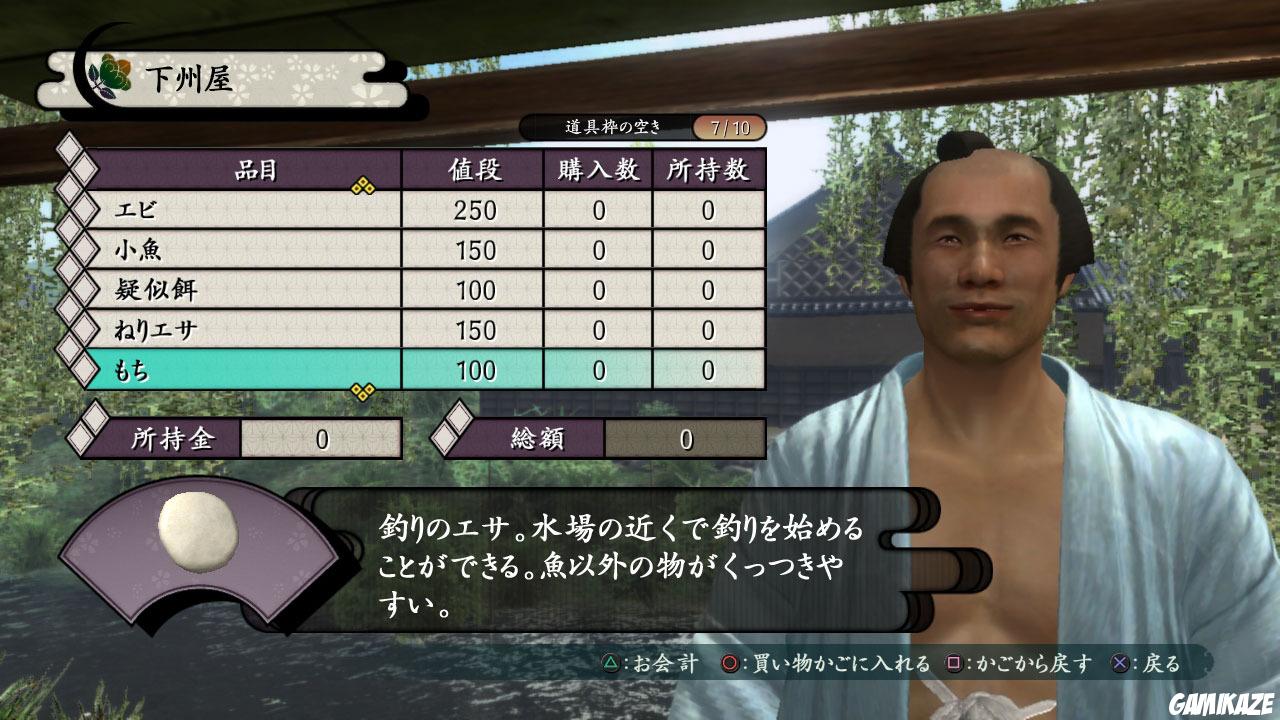This screenshot has height=720, width=1280.
Task: Click the 7/10 道具枠 capacity gauge
Action: 728,128
